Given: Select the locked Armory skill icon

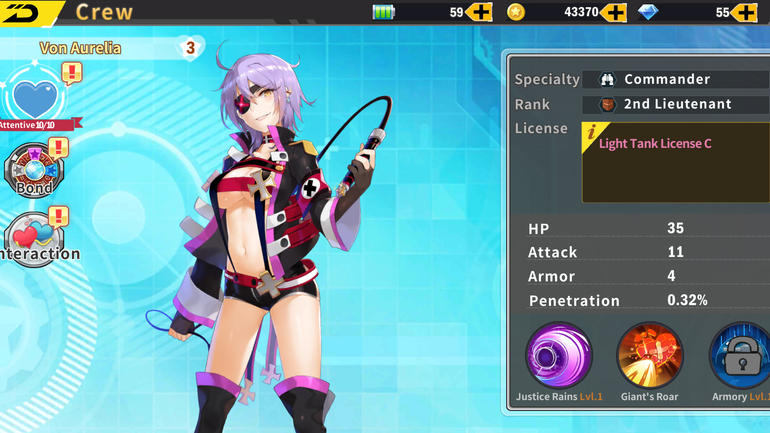Looking at the screenshot, I should click(740, 355).
